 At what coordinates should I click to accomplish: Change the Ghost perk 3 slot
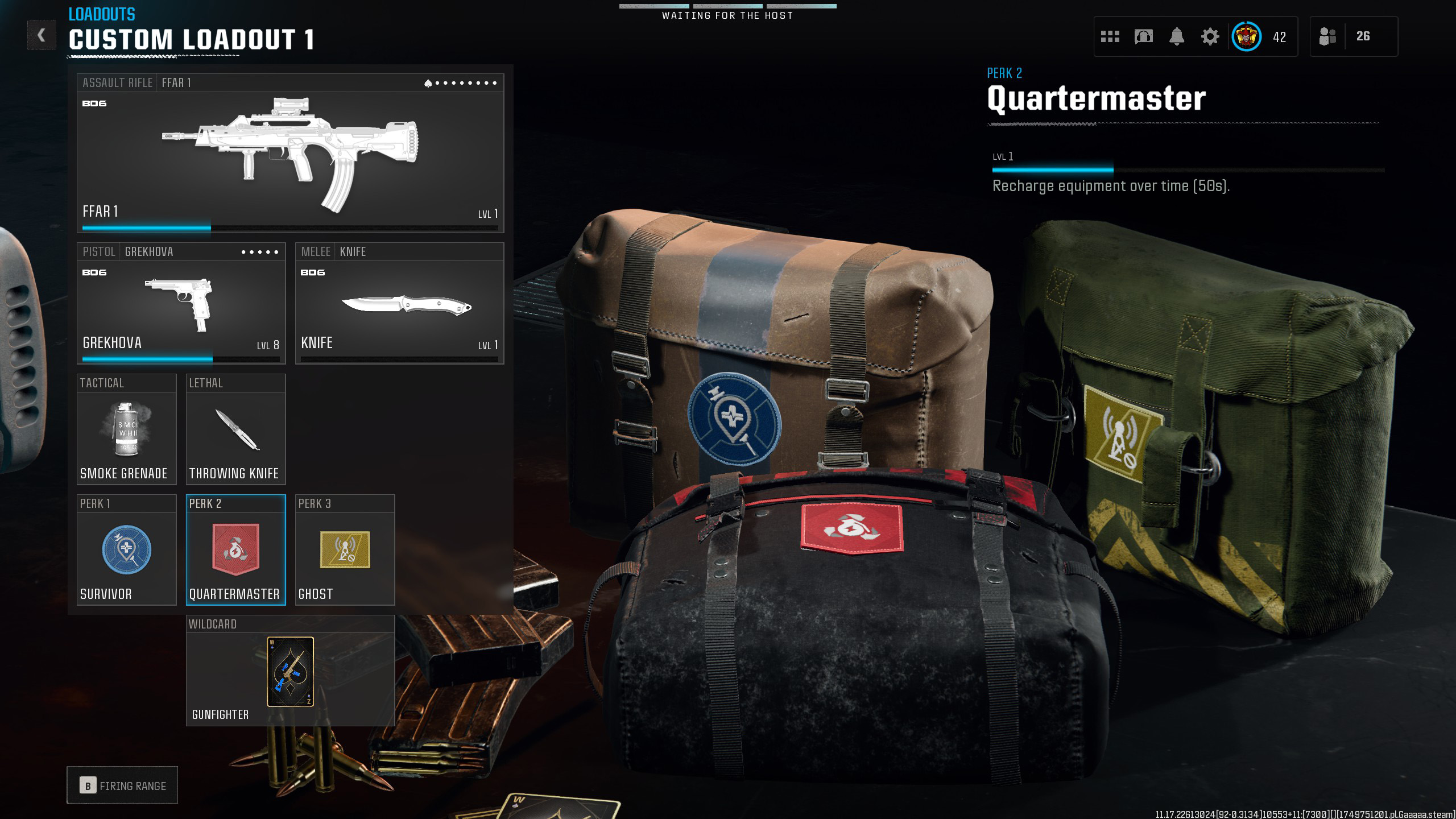pos(345,551)
